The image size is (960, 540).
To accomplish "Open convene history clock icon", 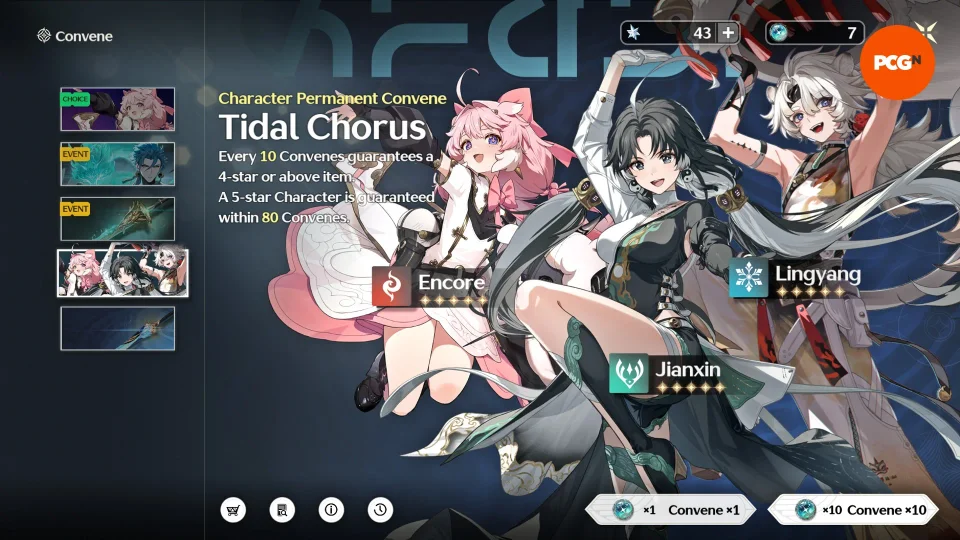I will click(x=380, y=510).
